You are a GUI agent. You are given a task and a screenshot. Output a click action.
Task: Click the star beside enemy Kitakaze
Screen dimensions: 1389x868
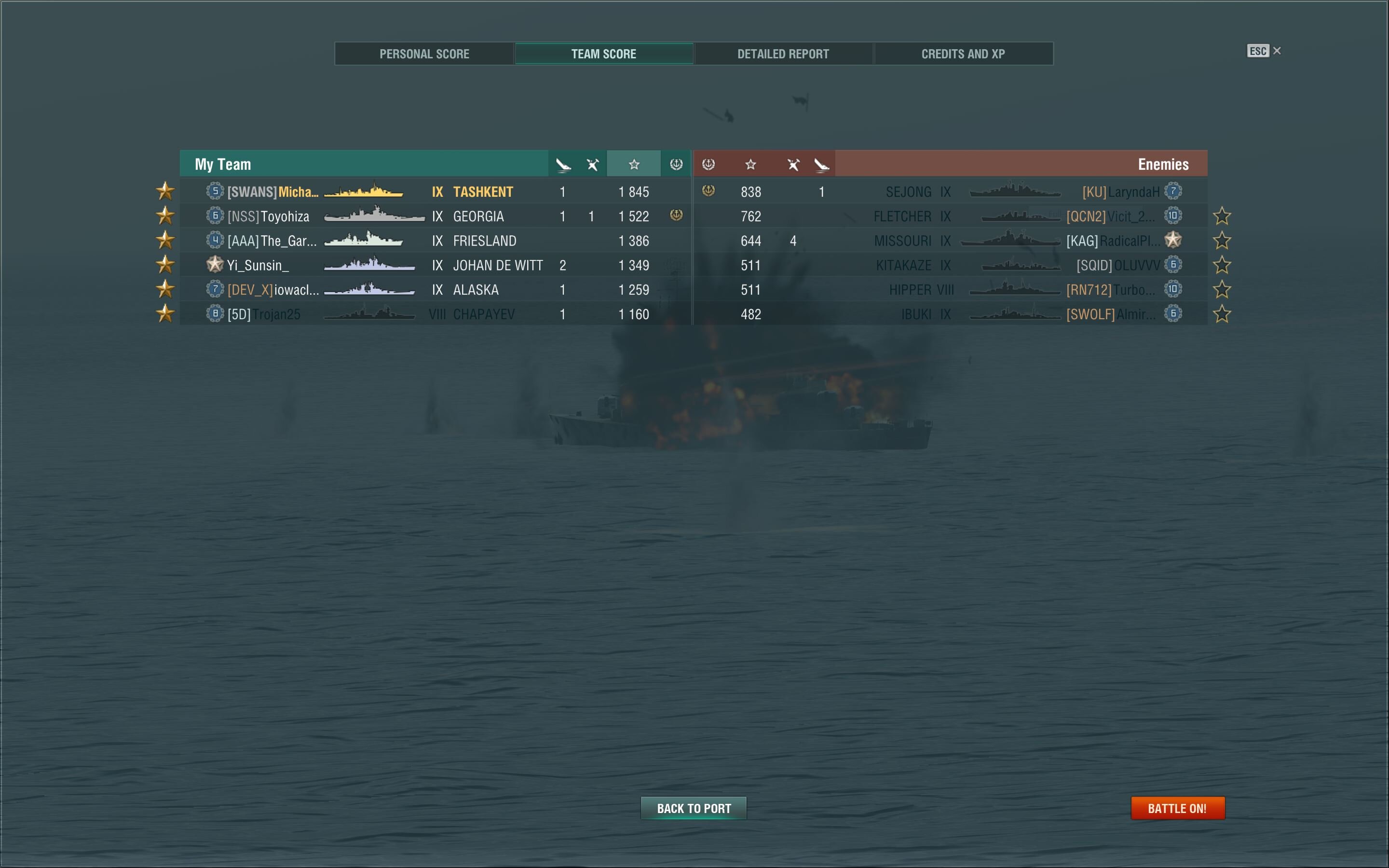(x=1222, y=265)
